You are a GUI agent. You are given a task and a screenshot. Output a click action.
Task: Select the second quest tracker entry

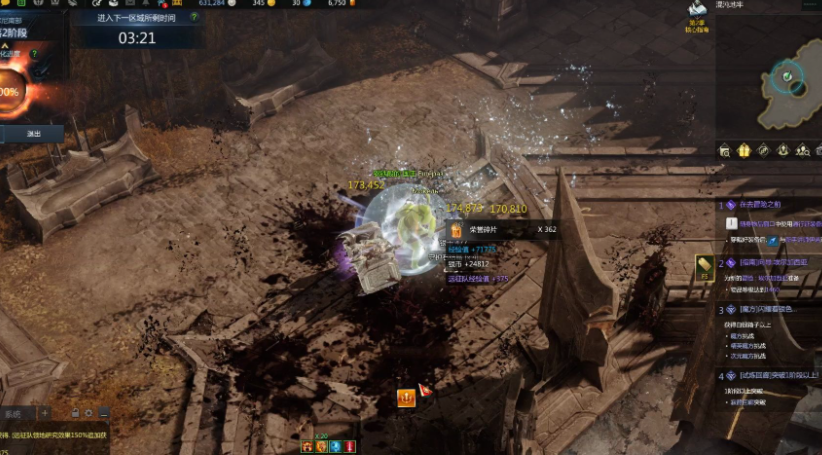coord(770,262)
